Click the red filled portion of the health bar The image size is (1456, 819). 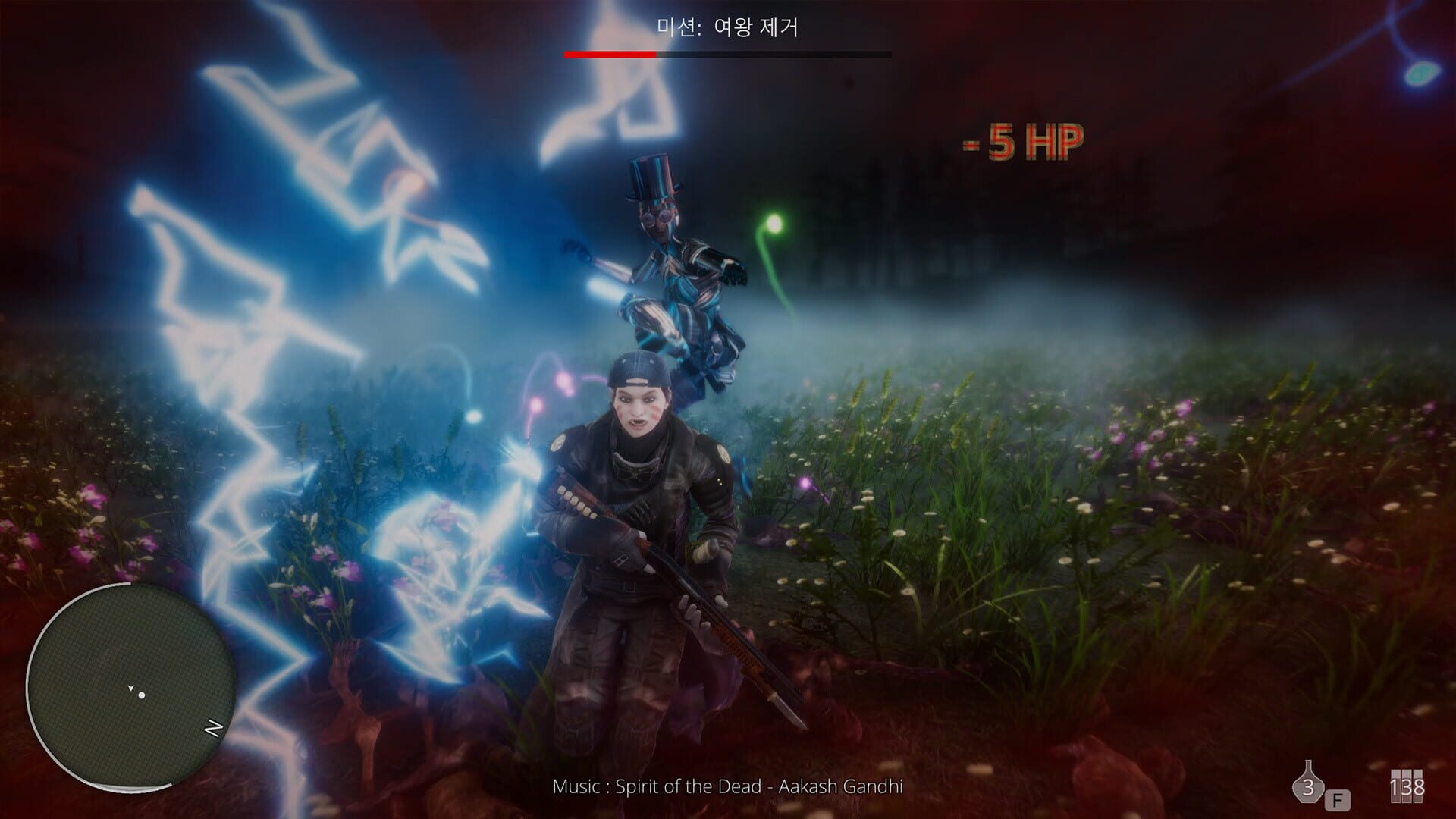[610, 54]
